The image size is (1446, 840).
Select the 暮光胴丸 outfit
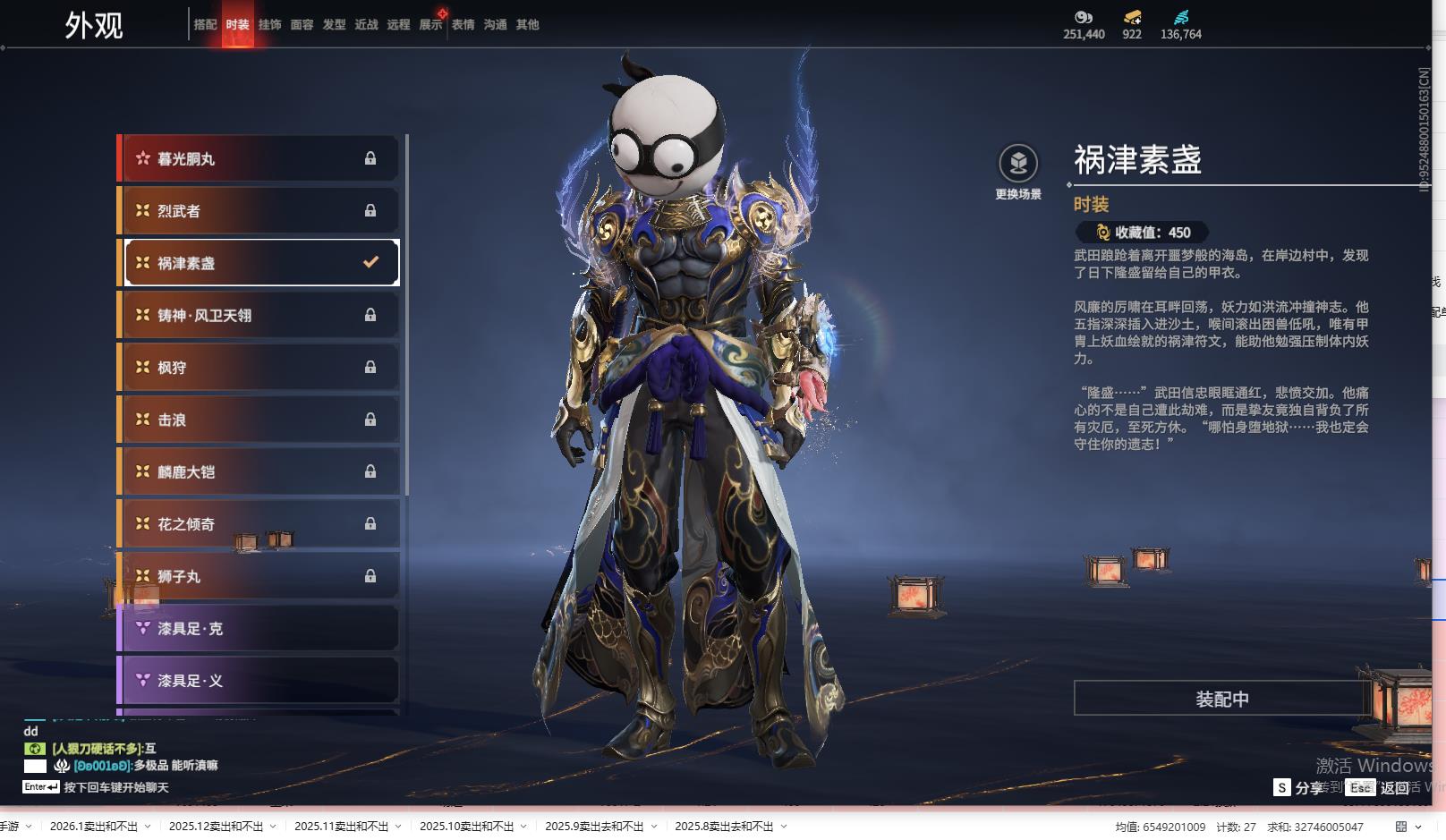click(x=258, y=159)
